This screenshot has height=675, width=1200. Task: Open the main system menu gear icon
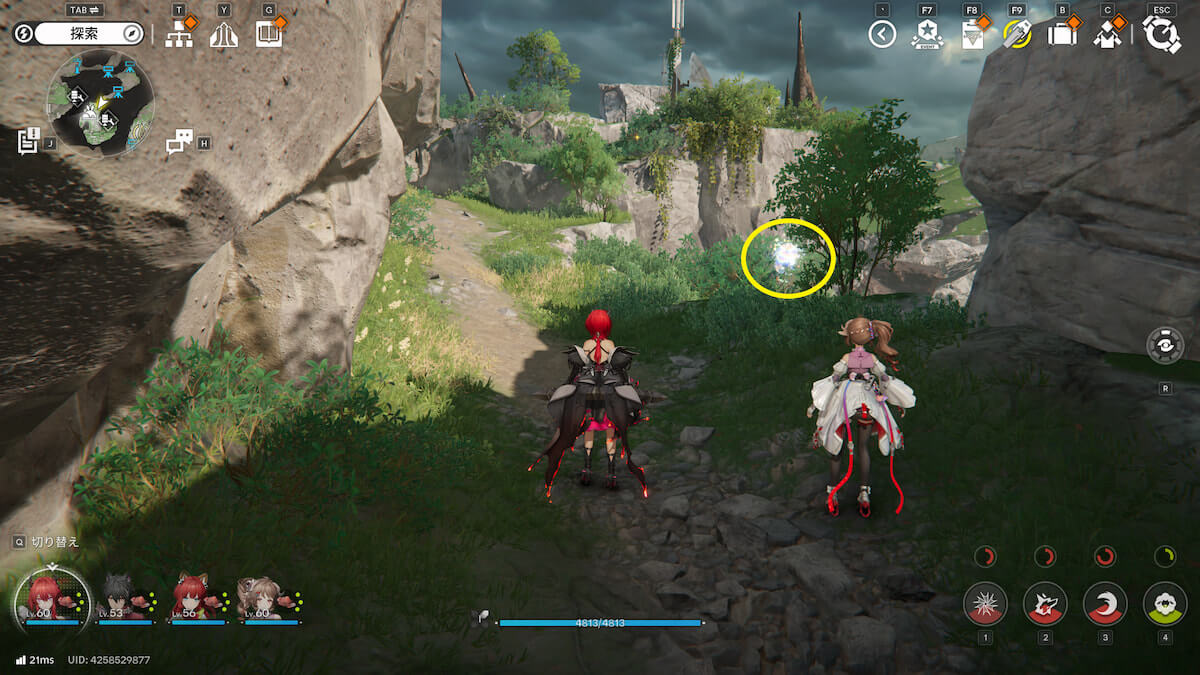click(x=1161, y=35)
